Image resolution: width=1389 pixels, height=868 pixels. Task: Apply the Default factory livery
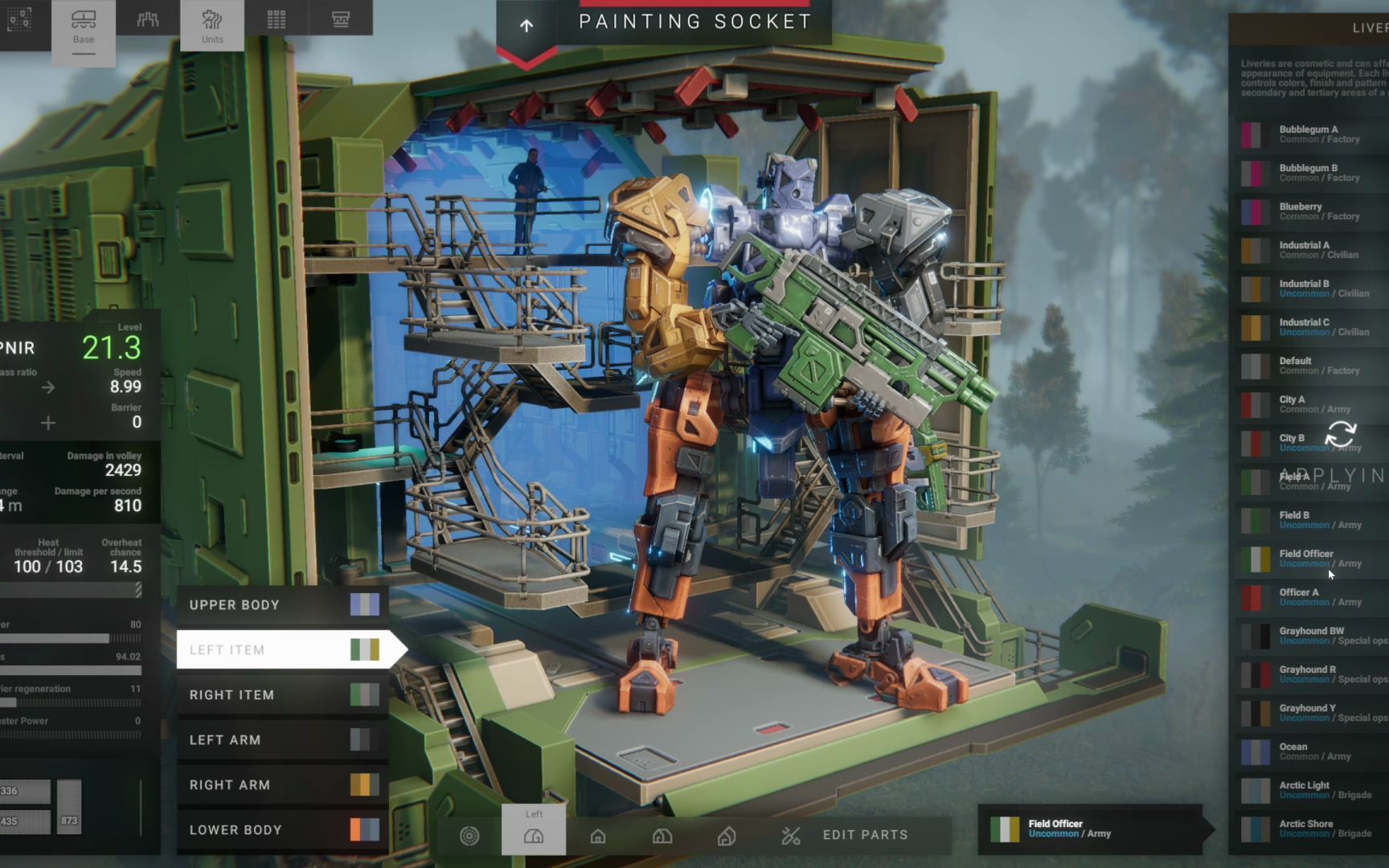pyautogui.click(x=1310, y=366)
